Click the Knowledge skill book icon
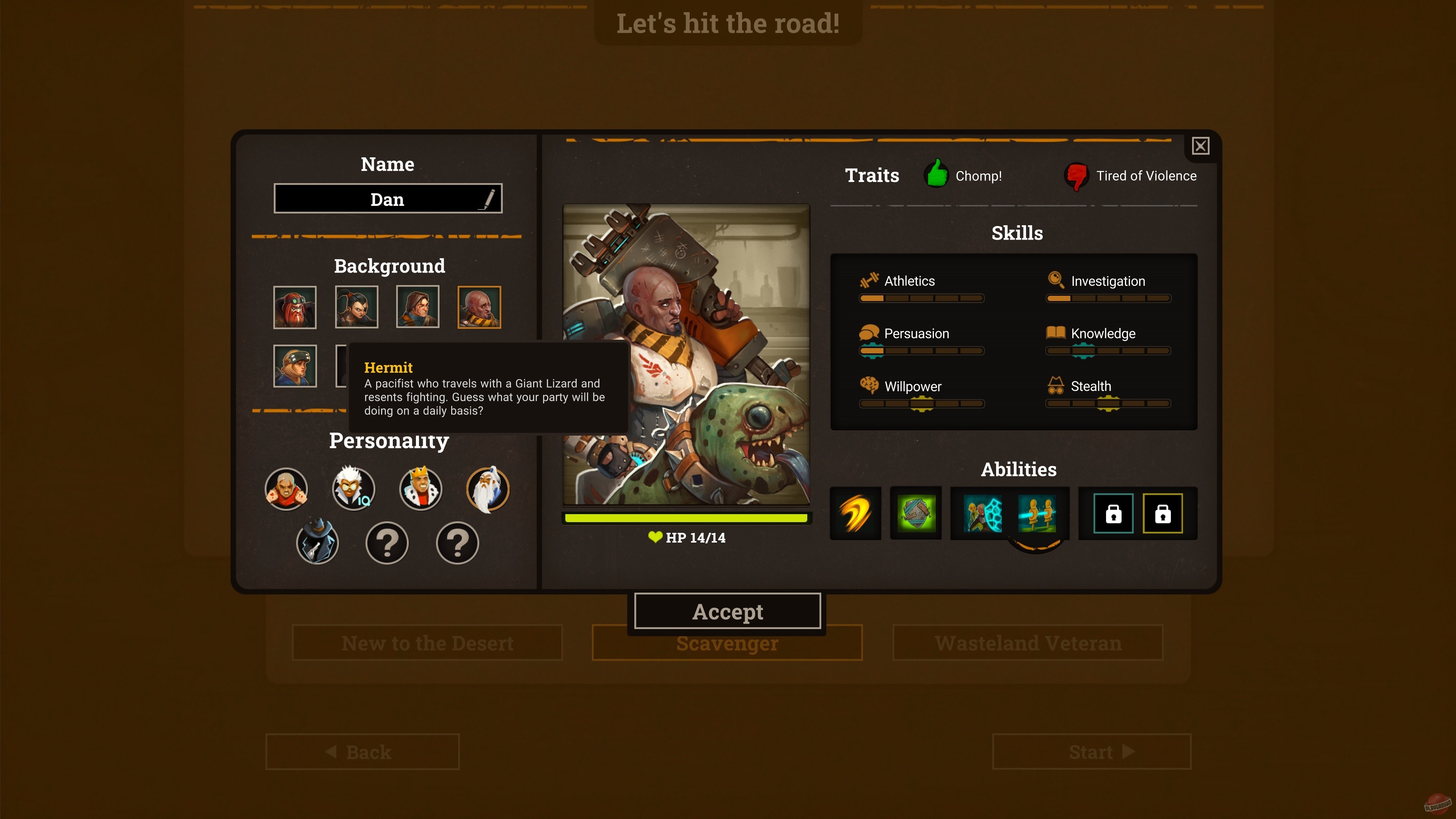1456x819 pixels. [1055, 333]
